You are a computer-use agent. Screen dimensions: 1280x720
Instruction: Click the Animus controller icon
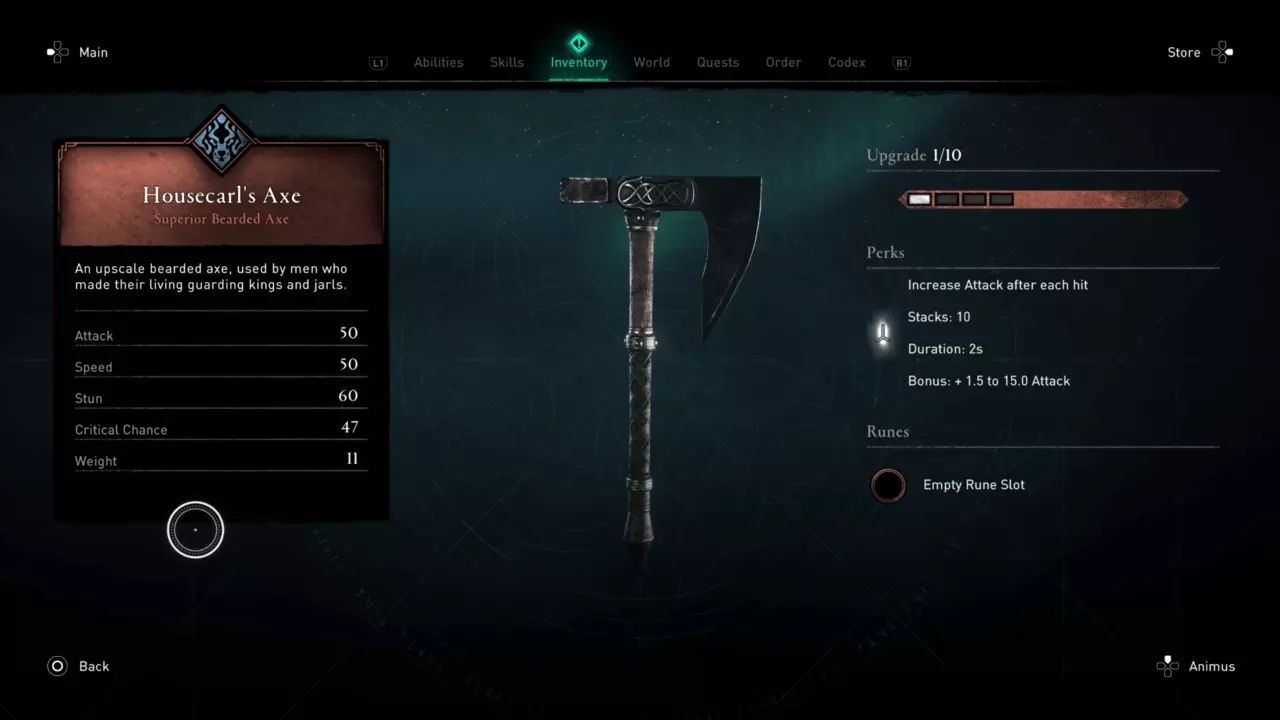pos(1167,666)
